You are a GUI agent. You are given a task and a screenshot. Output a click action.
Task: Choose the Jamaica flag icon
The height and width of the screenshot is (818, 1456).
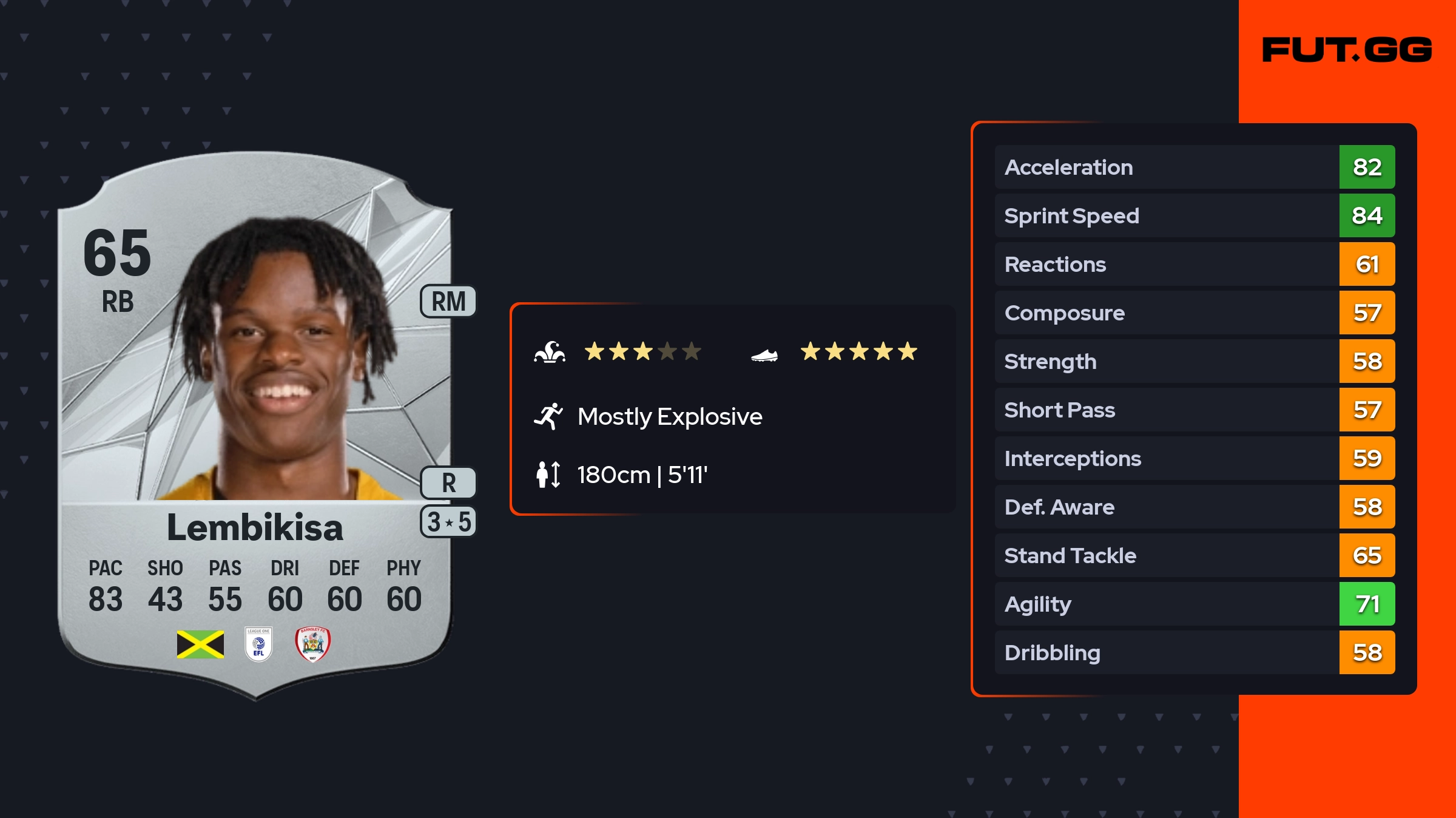[200, 644]
